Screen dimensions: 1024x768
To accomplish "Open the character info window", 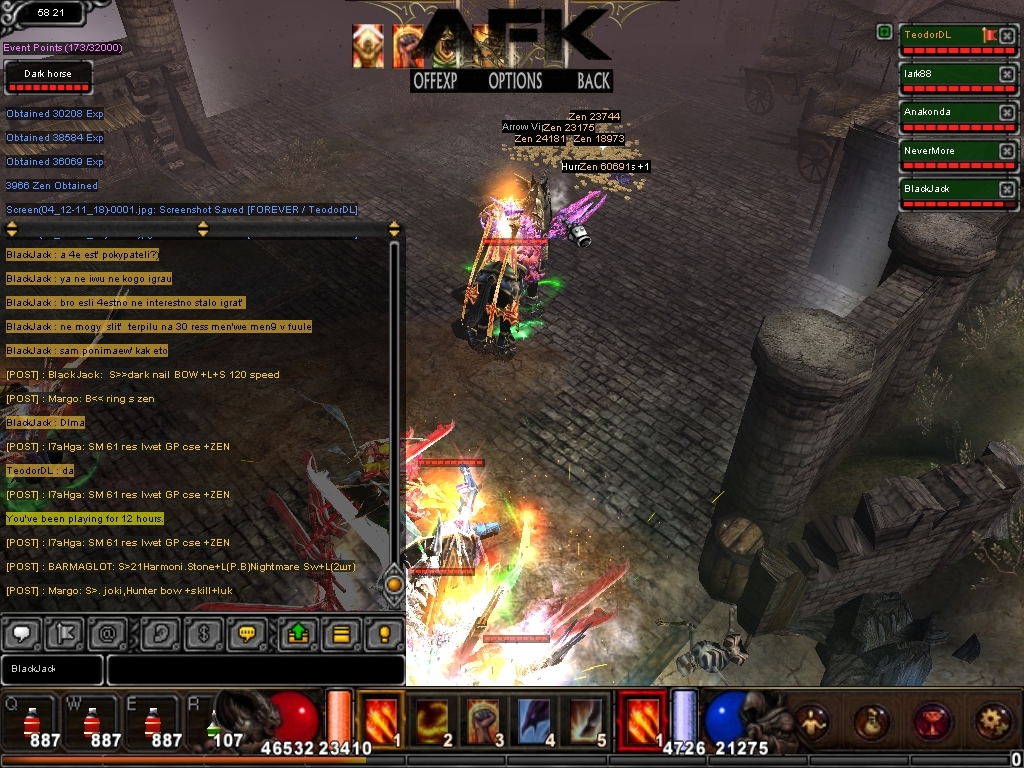I will 813,720.
